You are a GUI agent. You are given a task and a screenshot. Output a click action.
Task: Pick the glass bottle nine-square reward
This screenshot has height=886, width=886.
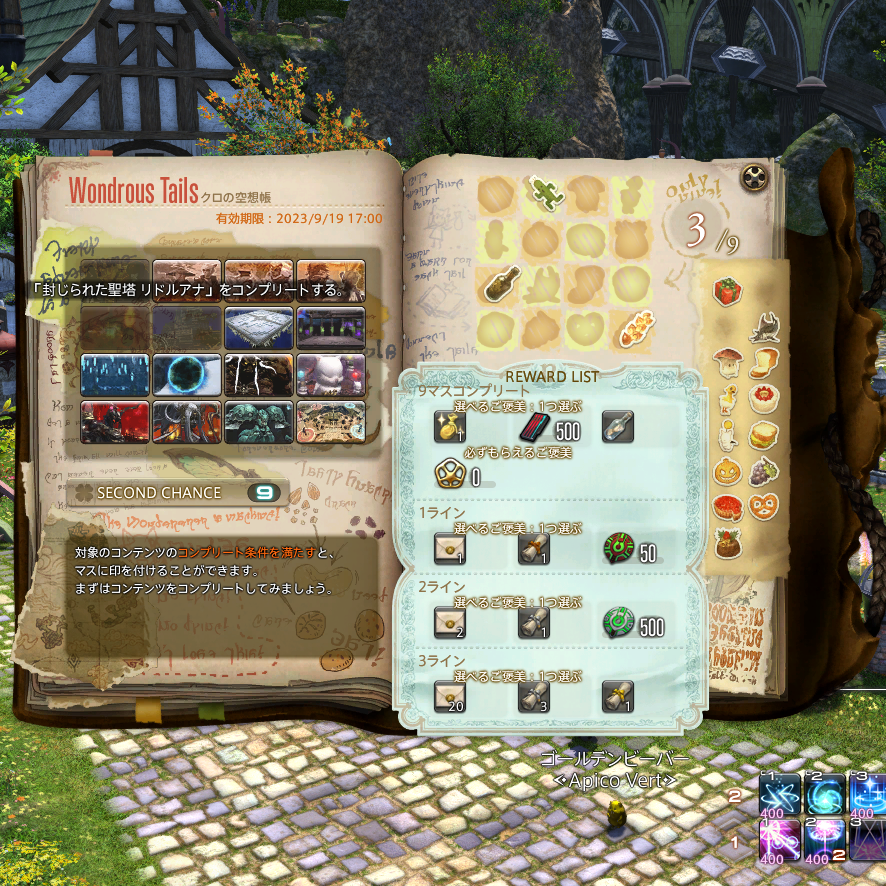pyautogui.click(x=617, y=428)
